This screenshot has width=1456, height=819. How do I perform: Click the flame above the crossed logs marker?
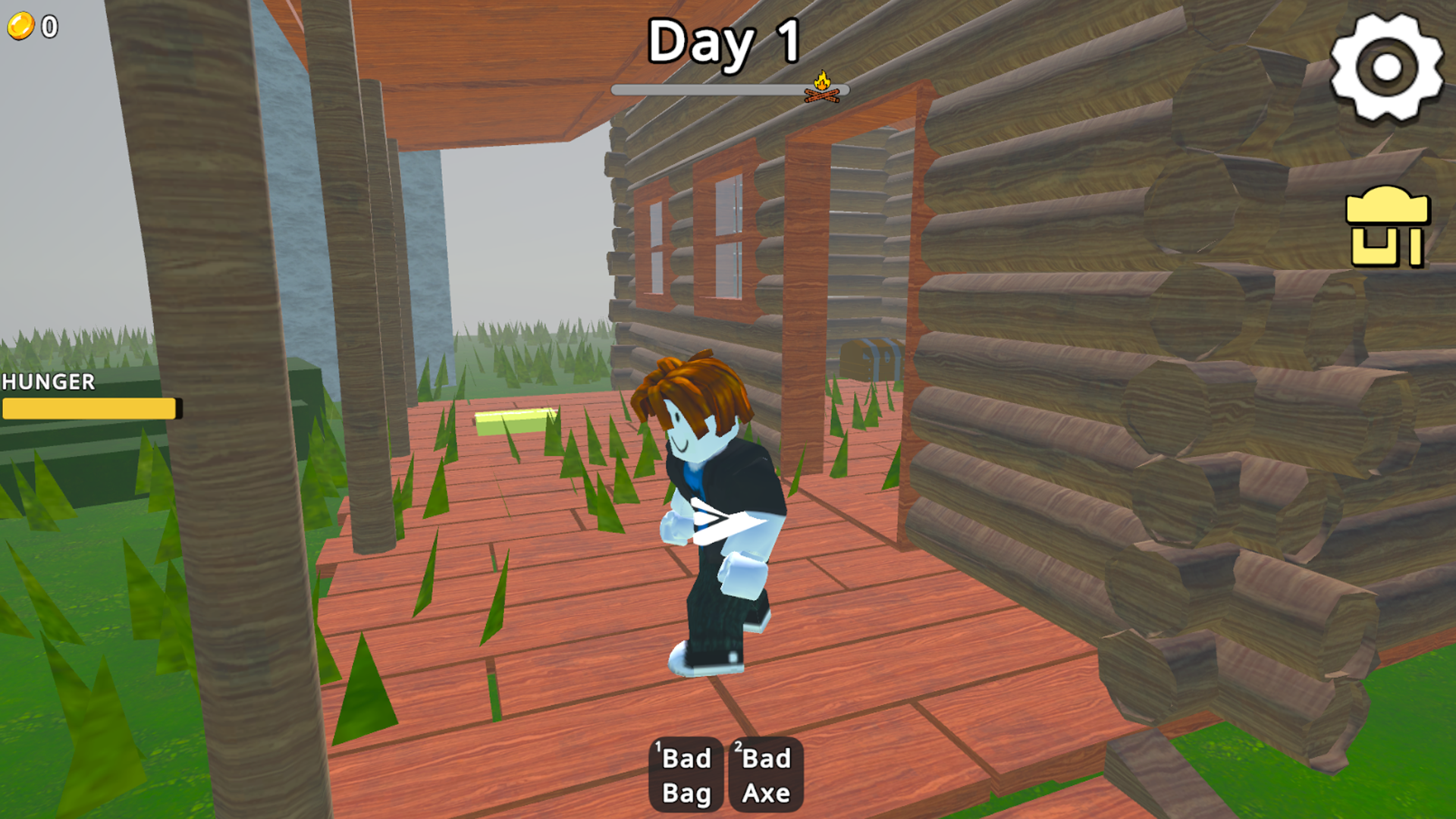click(x=821, y=81)
